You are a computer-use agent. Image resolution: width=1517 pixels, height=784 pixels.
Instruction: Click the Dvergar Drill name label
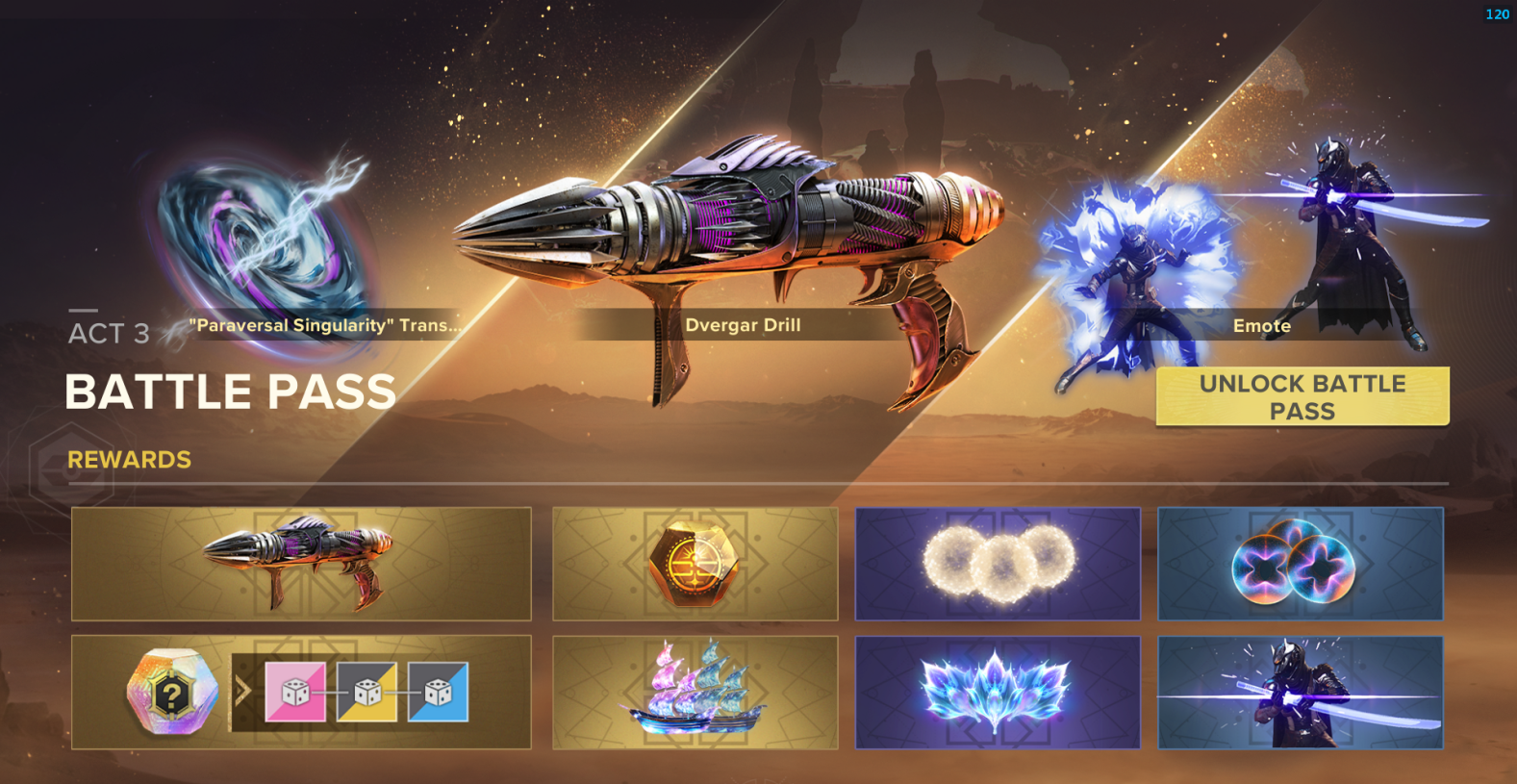(744, 325)
